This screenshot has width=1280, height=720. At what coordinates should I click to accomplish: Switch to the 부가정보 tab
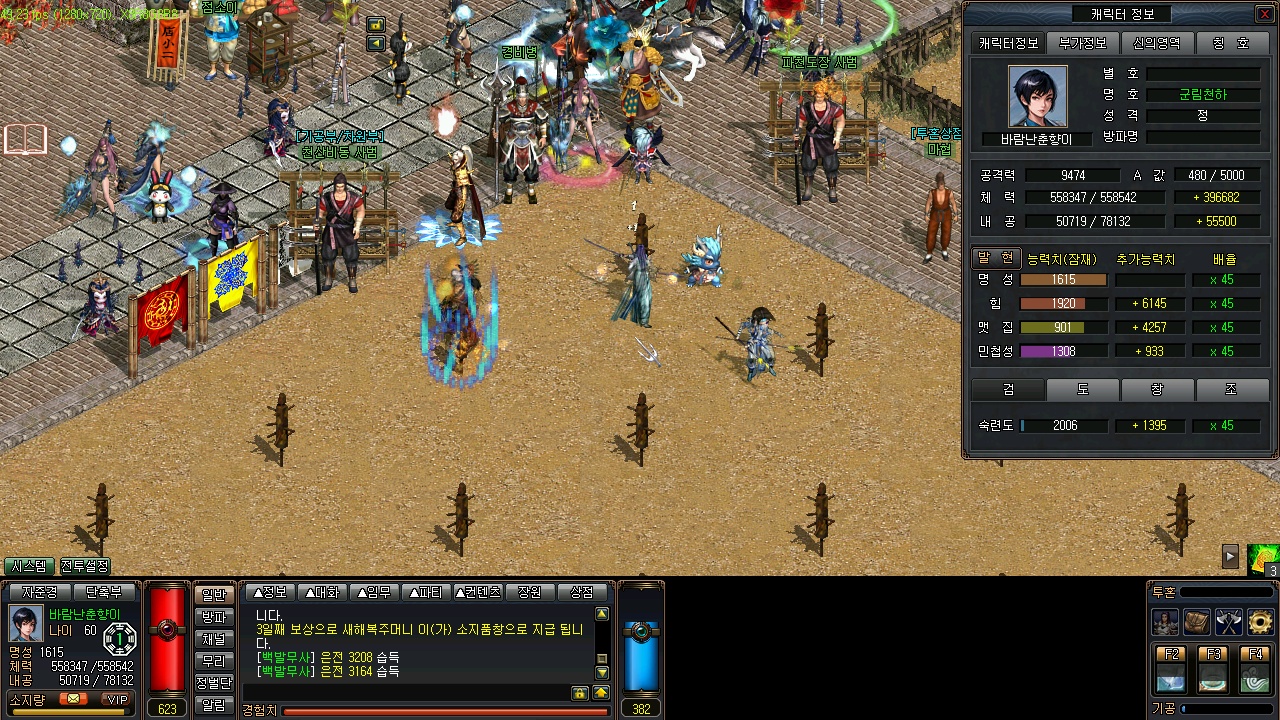pos(1083,43)
